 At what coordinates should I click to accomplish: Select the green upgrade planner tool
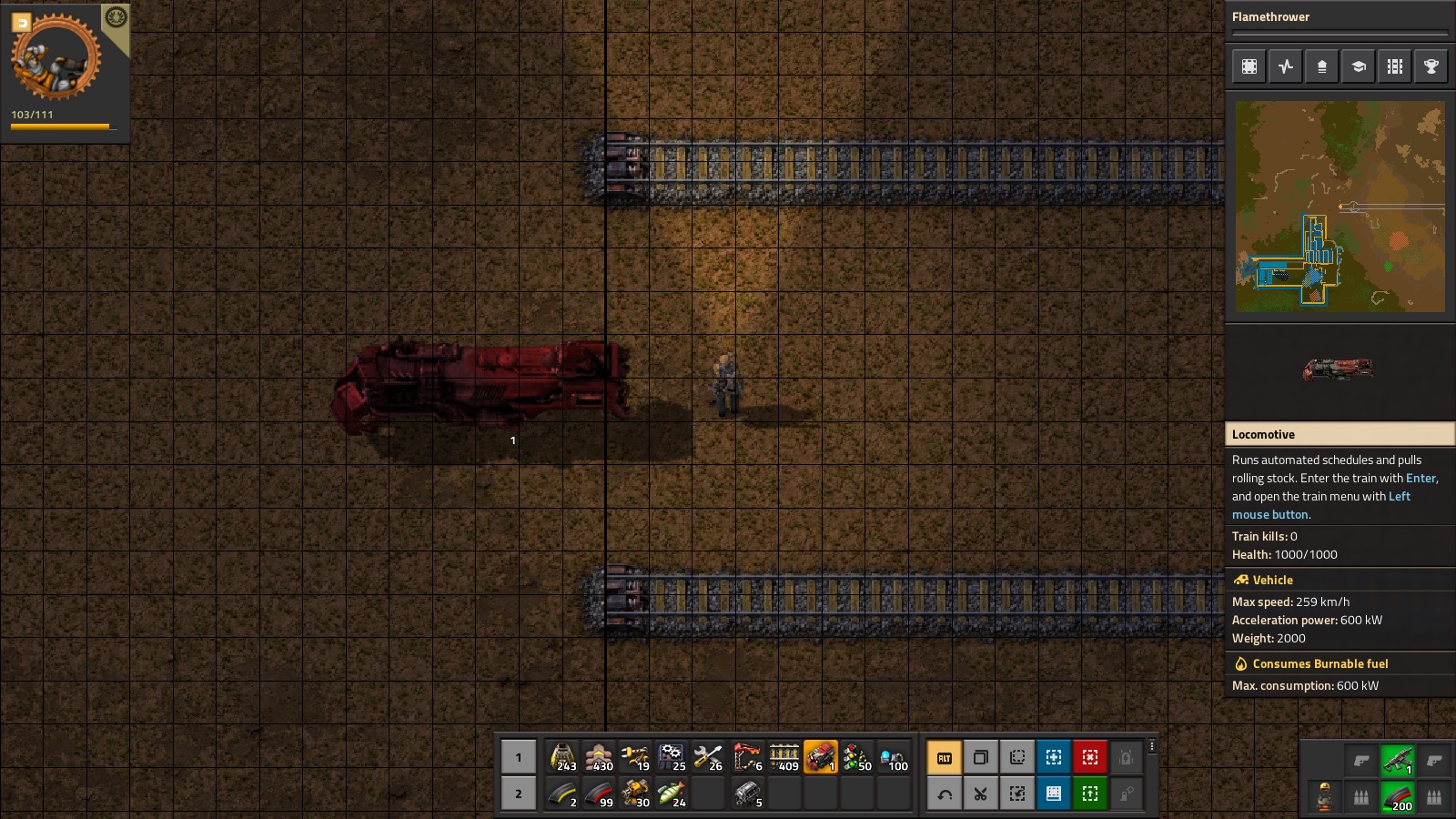(x=1089, y=794)
